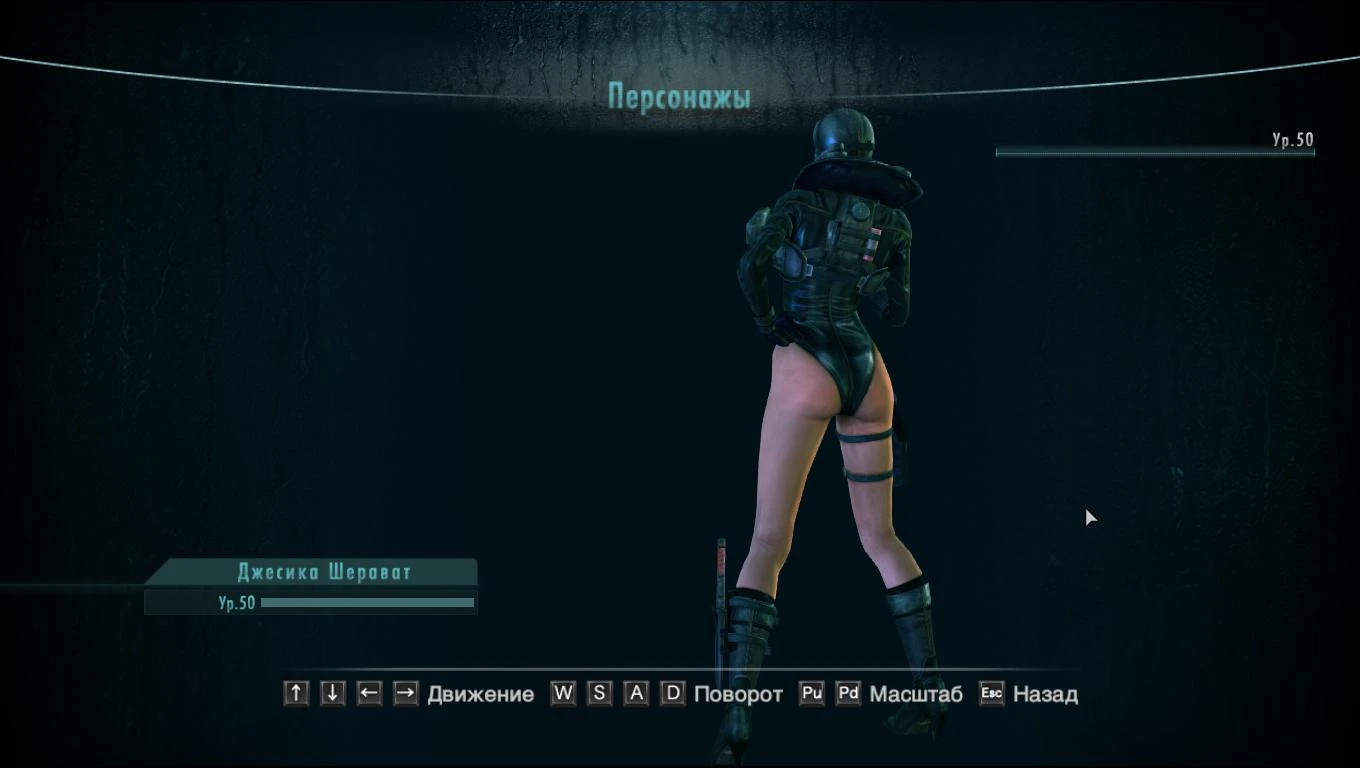Click the down arrow movement key icon

pyautogui.click(x=332, y=693)
